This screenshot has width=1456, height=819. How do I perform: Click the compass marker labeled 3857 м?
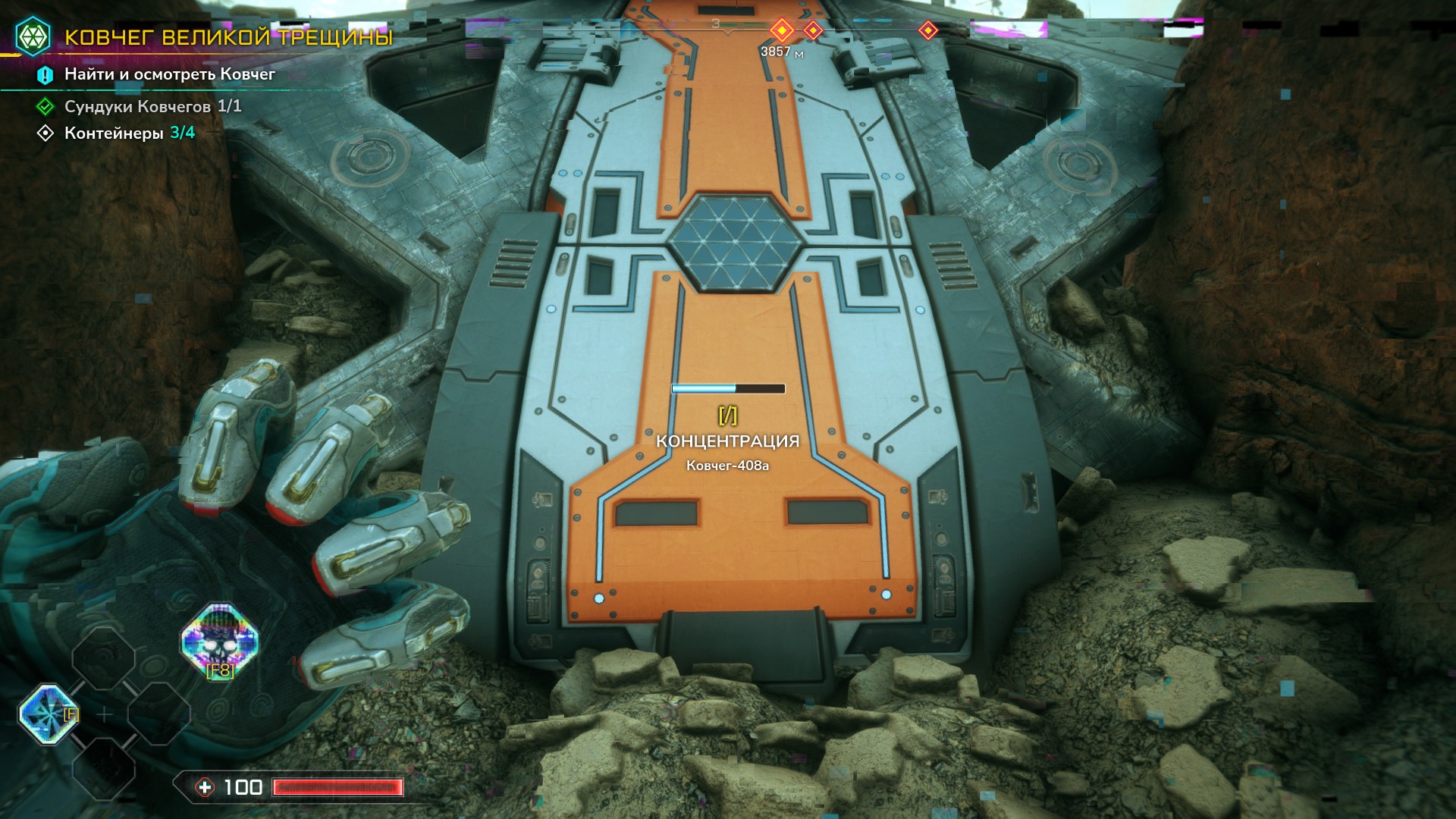(x=781, y=30)
